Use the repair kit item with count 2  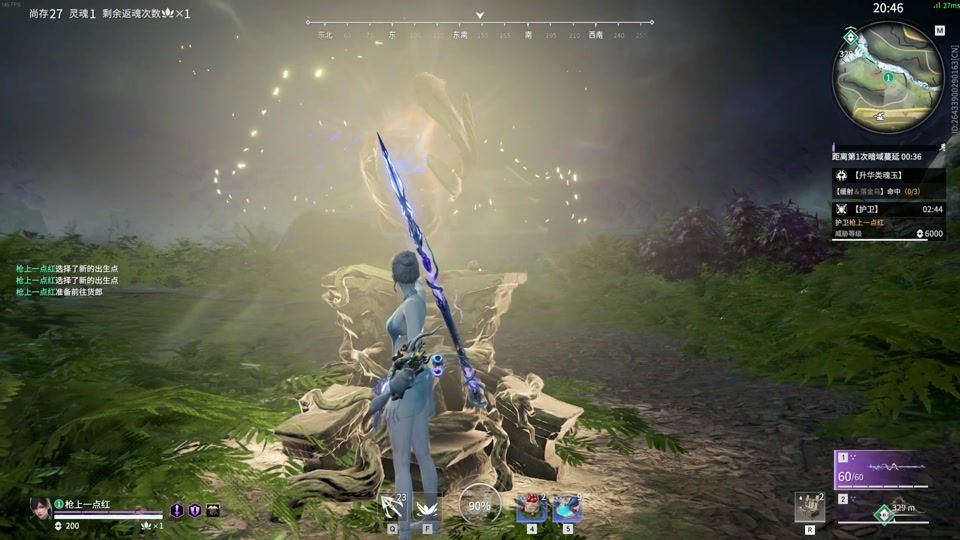809,506
